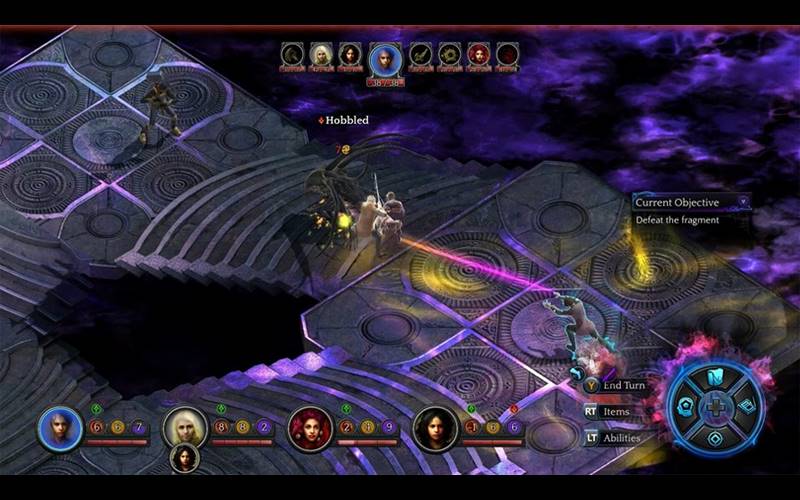The height and width of the screenshot is (500, 800).
Task: Select the red-haired party member portrait
Action: point(310,428)
